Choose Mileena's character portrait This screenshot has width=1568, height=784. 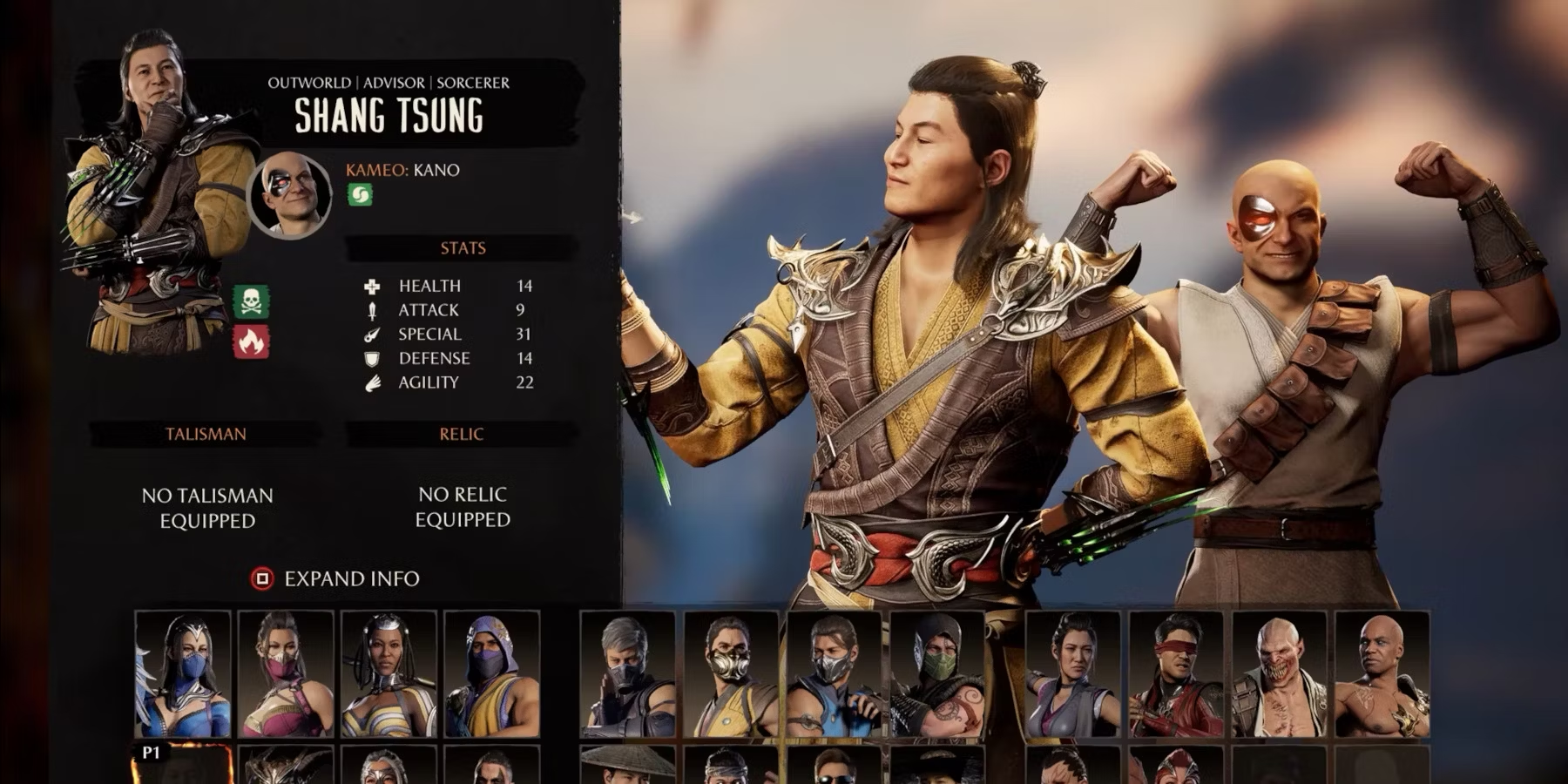[286, 674]
